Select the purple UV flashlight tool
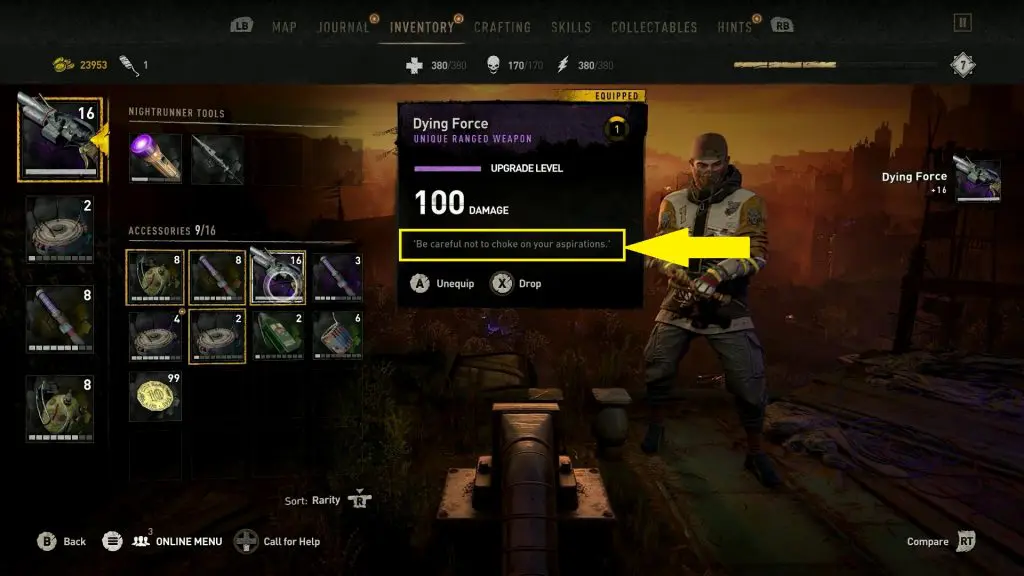 click(x=155, y=160)
